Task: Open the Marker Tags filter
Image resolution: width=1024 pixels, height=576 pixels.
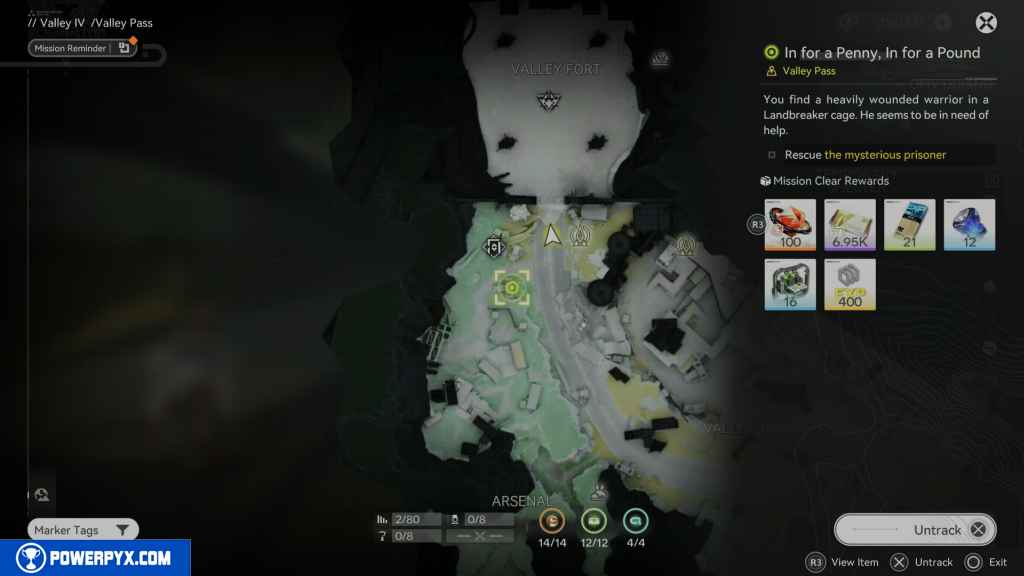Action: coord(82,530)
